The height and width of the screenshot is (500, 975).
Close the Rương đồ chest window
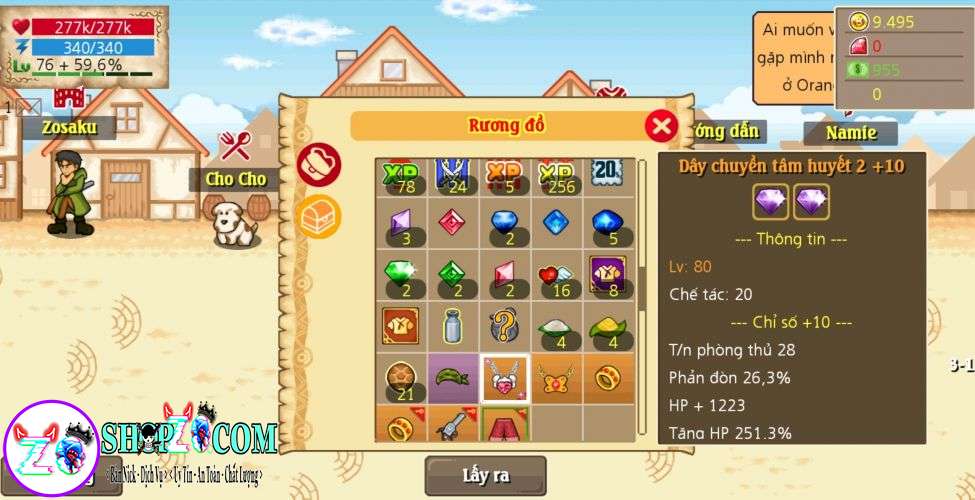661,125
